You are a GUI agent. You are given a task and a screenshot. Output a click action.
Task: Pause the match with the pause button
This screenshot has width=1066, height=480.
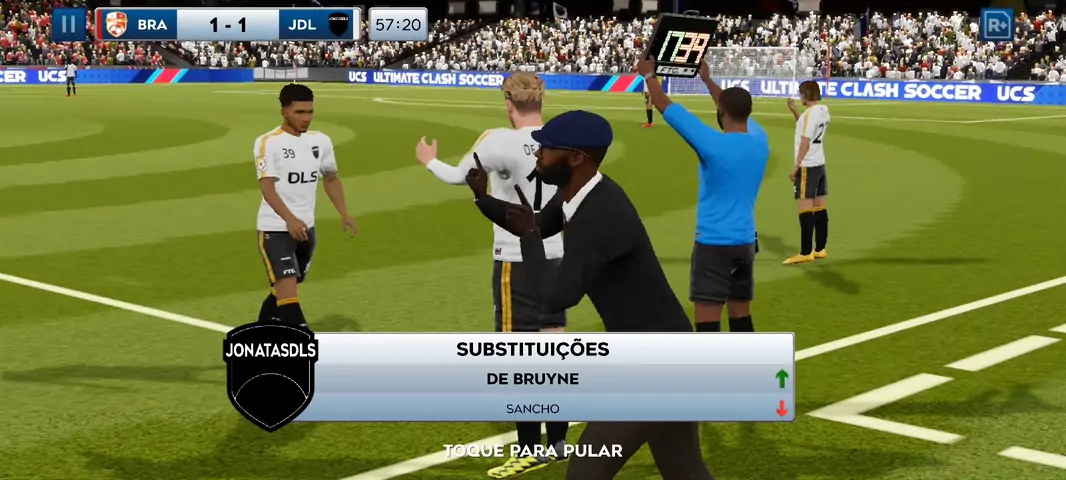pos(69,24)
